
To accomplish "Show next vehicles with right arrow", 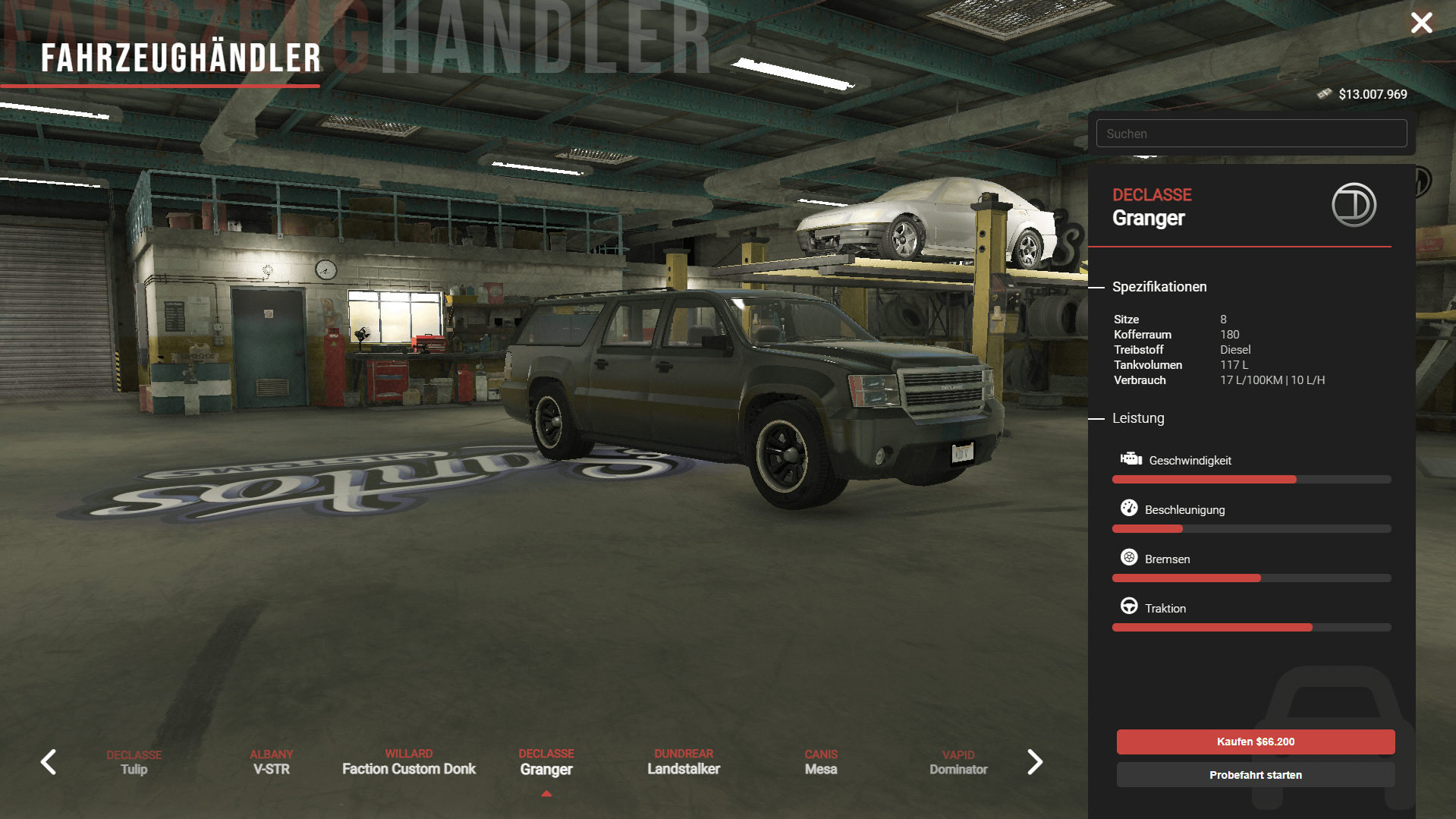I will (1035, 762).
